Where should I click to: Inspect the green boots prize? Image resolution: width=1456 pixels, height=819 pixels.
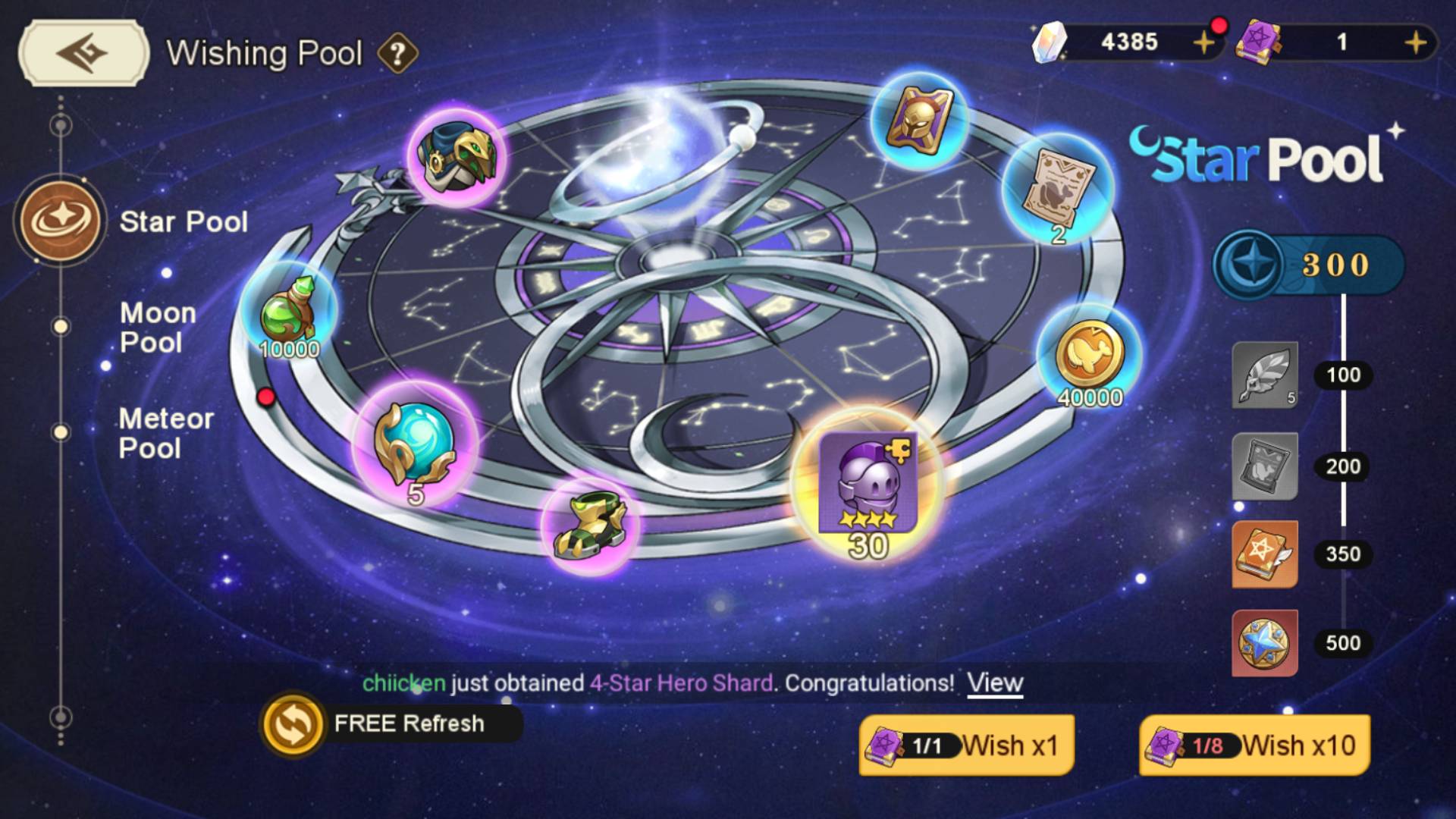590,525
